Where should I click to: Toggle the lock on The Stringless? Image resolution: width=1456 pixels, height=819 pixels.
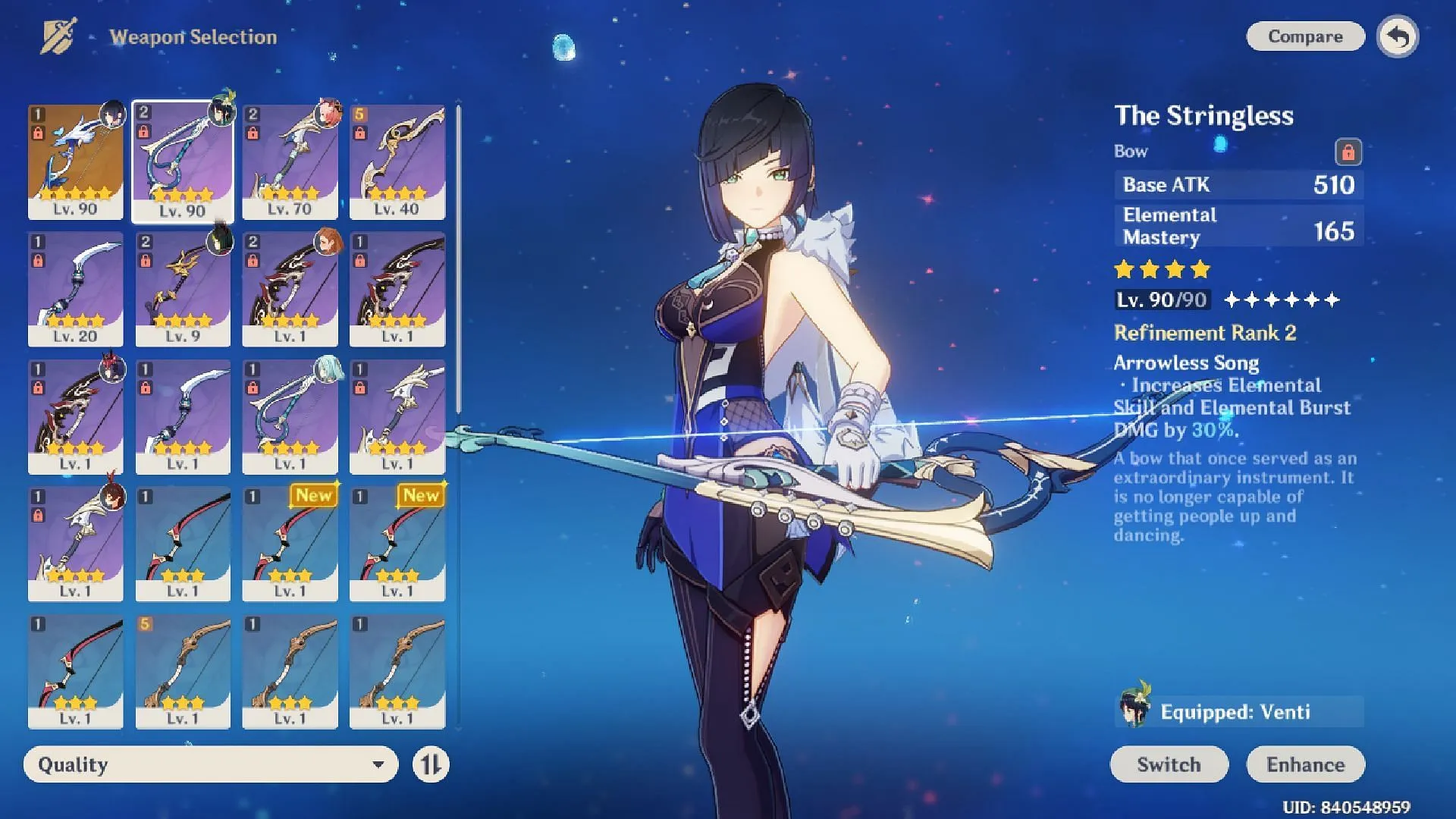[x=1348, y=152]
